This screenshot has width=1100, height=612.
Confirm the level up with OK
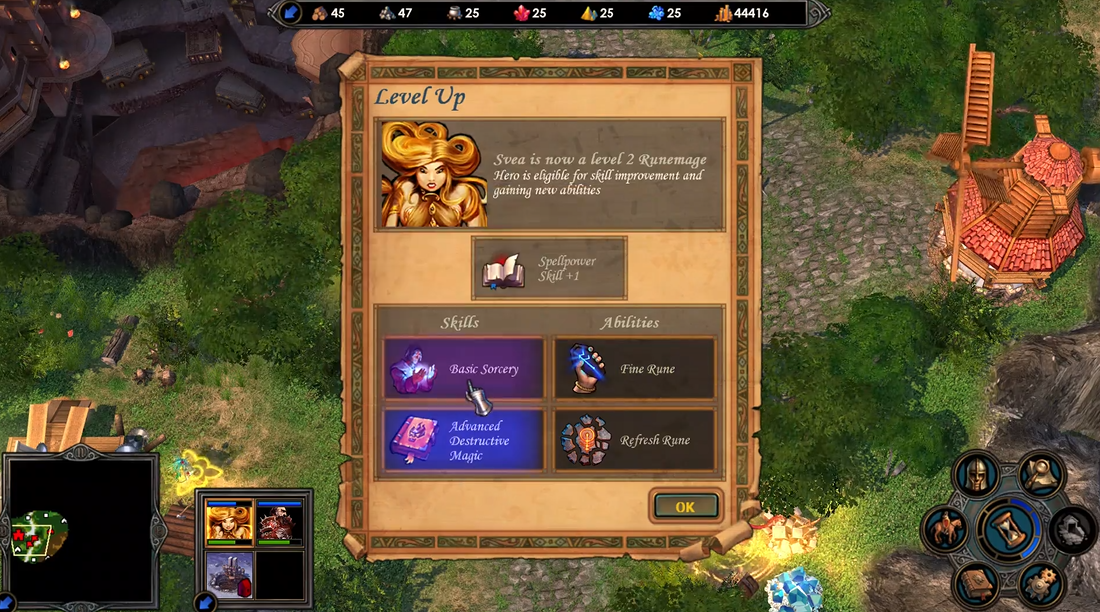click(x=685, y=506)
